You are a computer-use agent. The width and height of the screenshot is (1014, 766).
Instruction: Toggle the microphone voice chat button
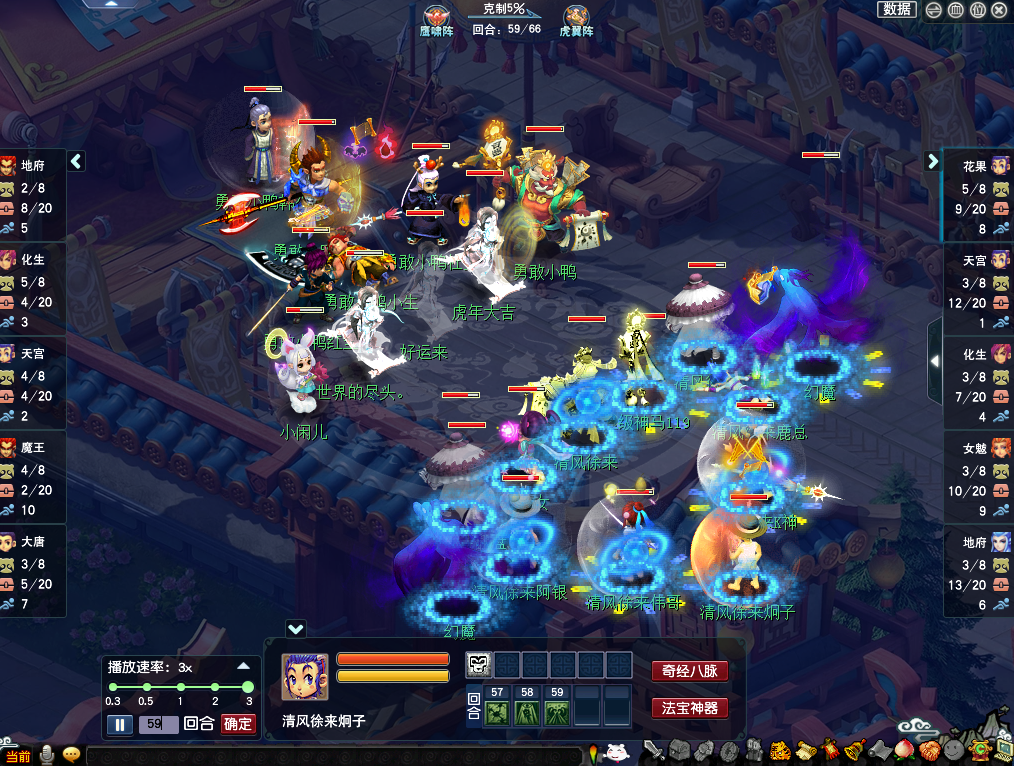tap(47, 755)
